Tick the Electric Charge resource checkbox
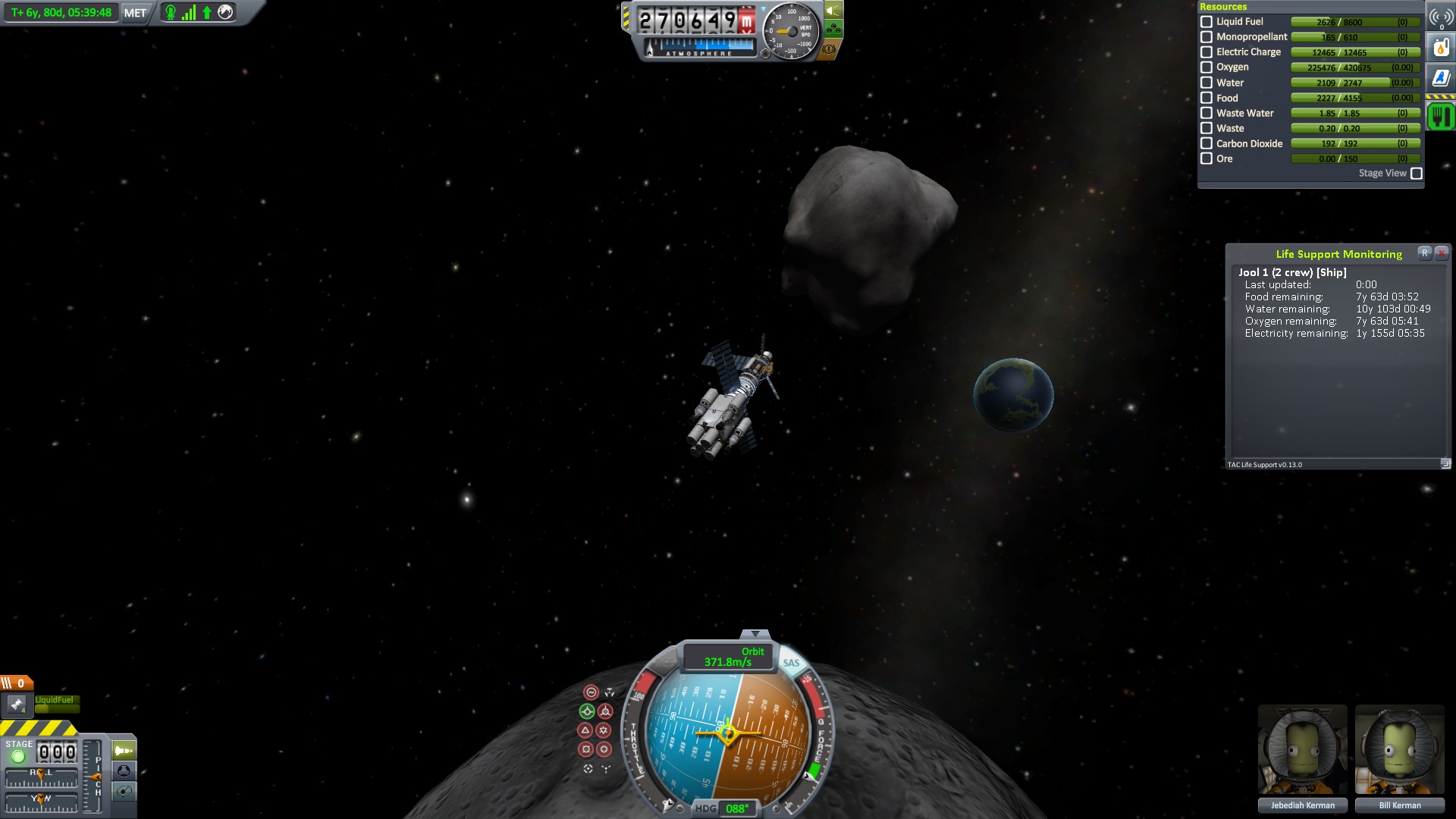This screenshot has height=819, width=1456. point(1207,52)
